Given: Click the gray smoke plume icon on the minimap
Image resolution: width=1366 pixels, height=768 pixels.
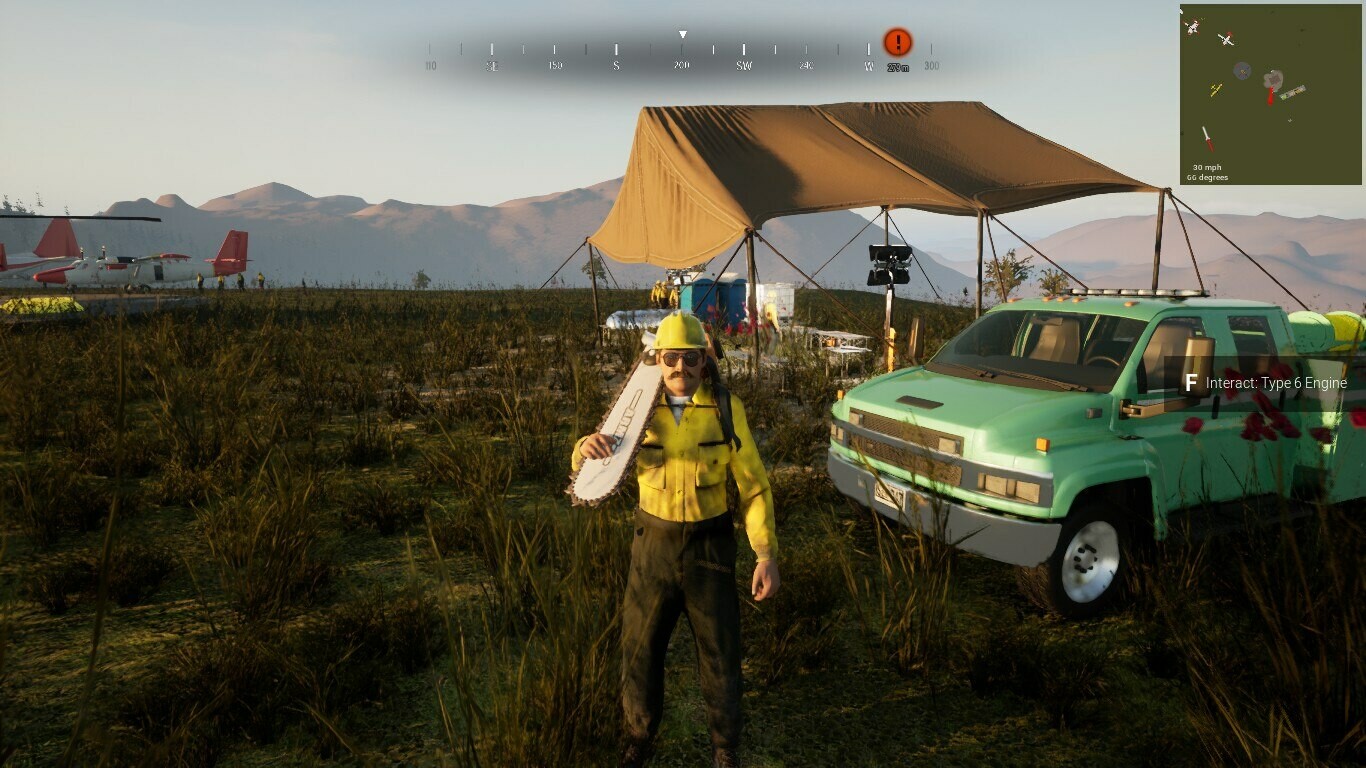Looking at the screenshot, I should [x=1275, y=79].
